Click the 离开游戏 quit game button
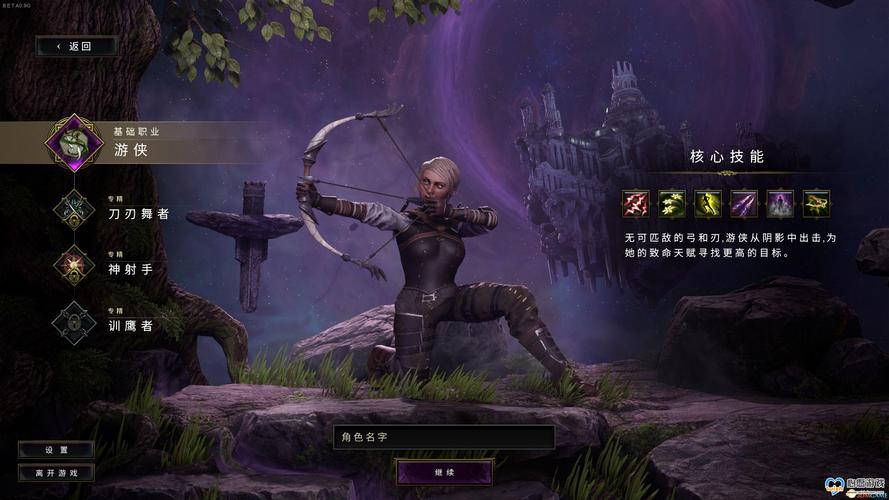The image size is (889, 500). [56, 472]
